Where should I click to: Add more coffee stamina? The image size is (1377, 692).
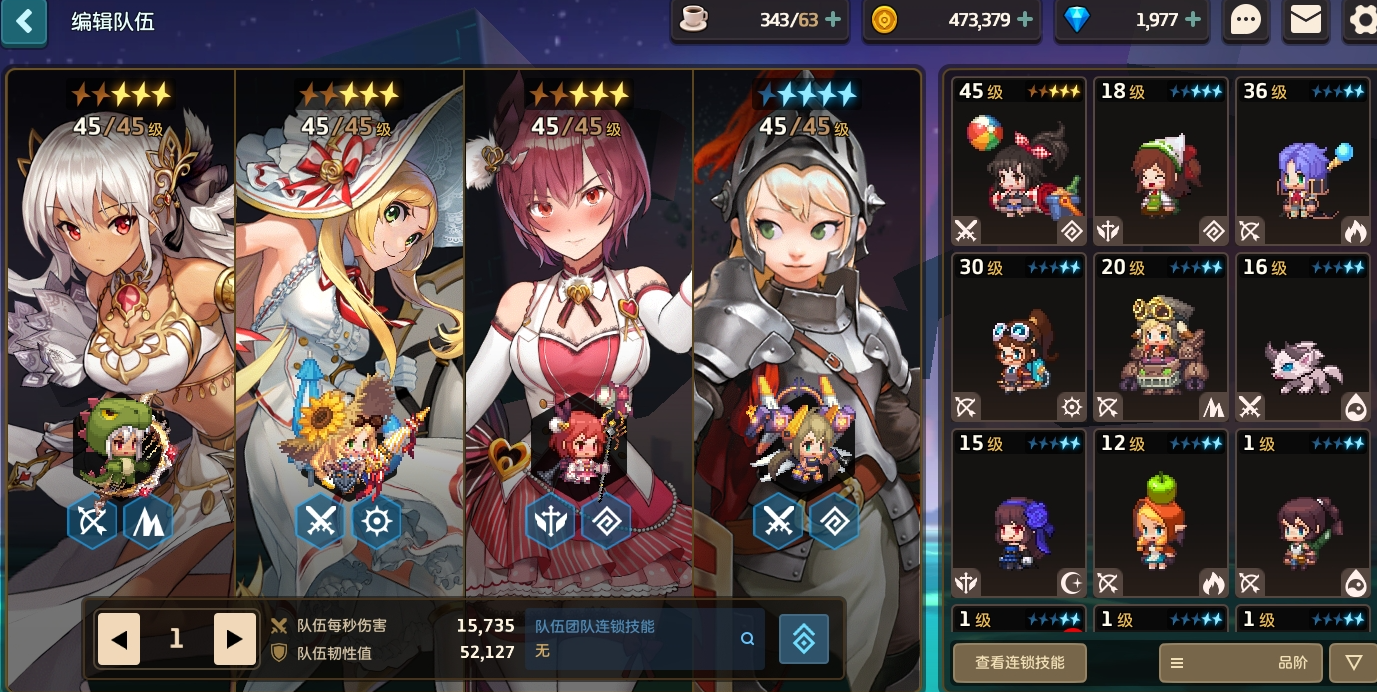pyautogui.click(x=832, y=20)
